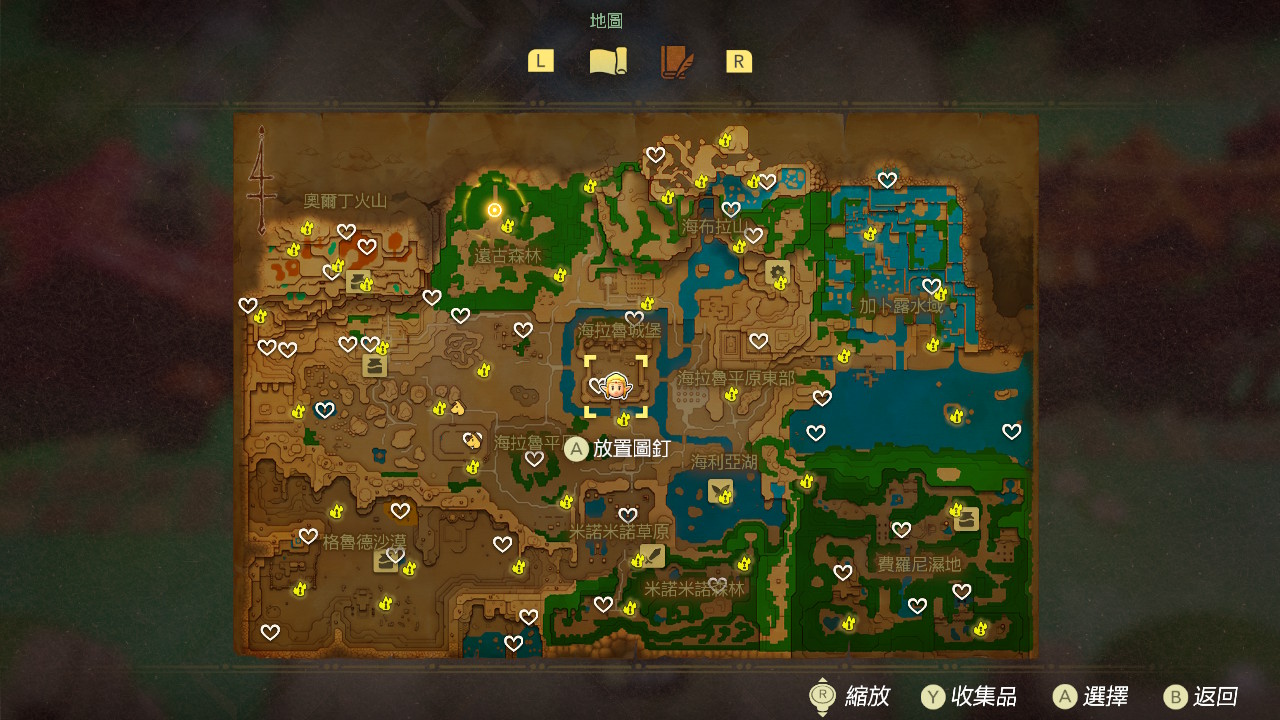Click the 海布拉山 region label
This screenshot has height=720, width=1280.
714,227
